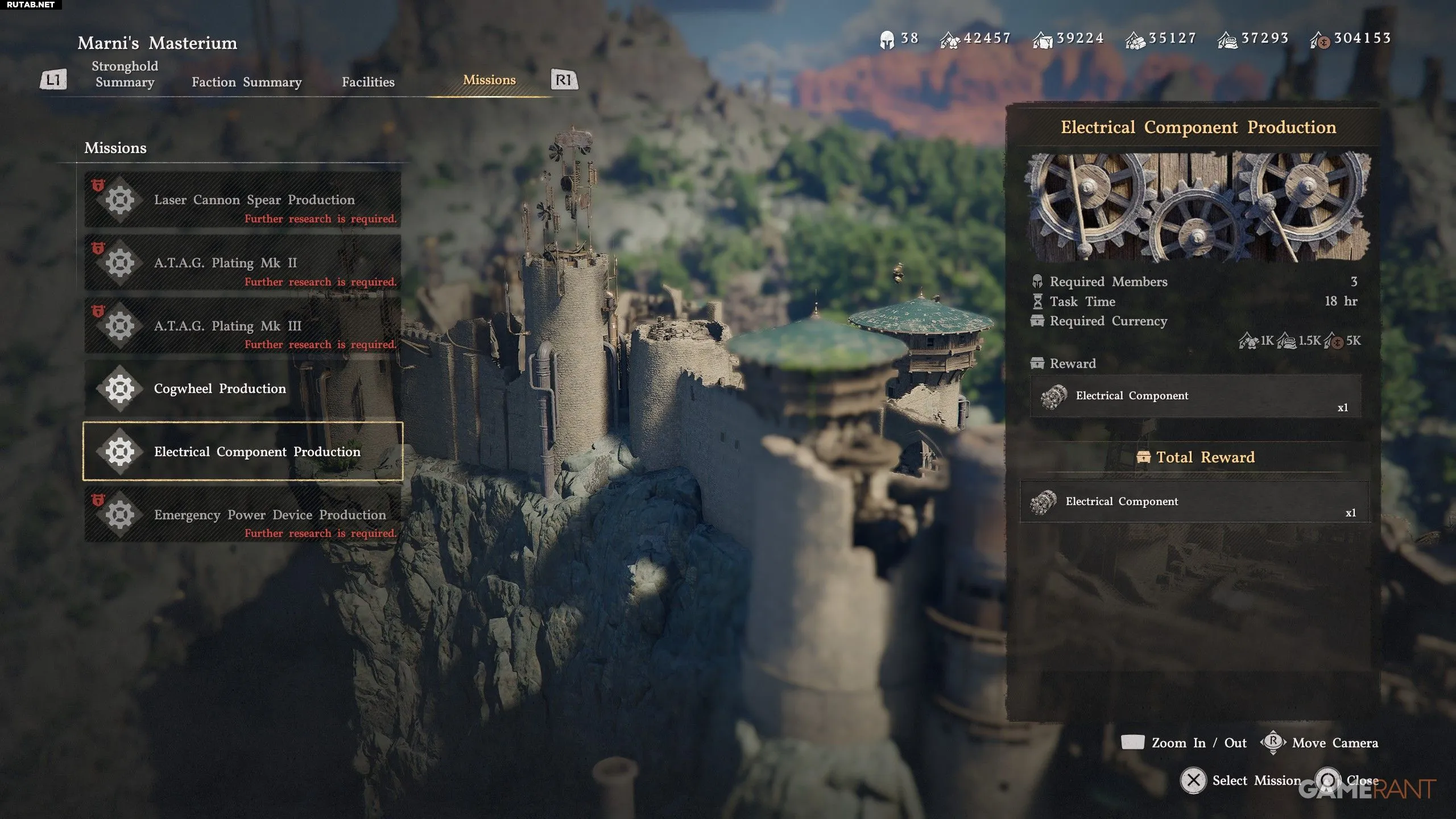Image resolution: width=1456 pixels, height=819 pixels.
Task: Select the Missions tab
Action: (x=489, y=80)
